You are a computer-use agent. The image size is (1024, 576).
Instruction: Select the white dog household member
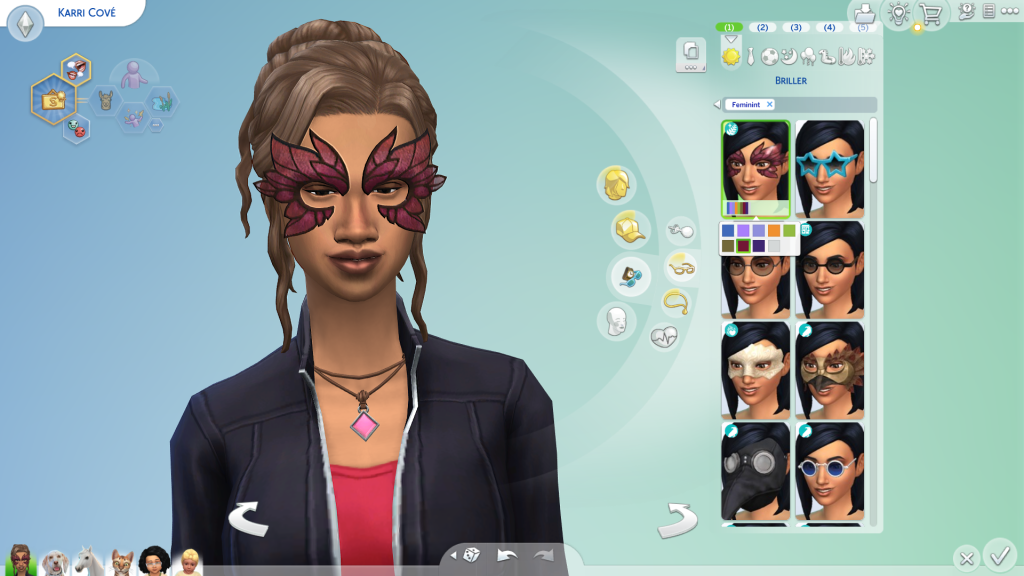pos(56,562)
